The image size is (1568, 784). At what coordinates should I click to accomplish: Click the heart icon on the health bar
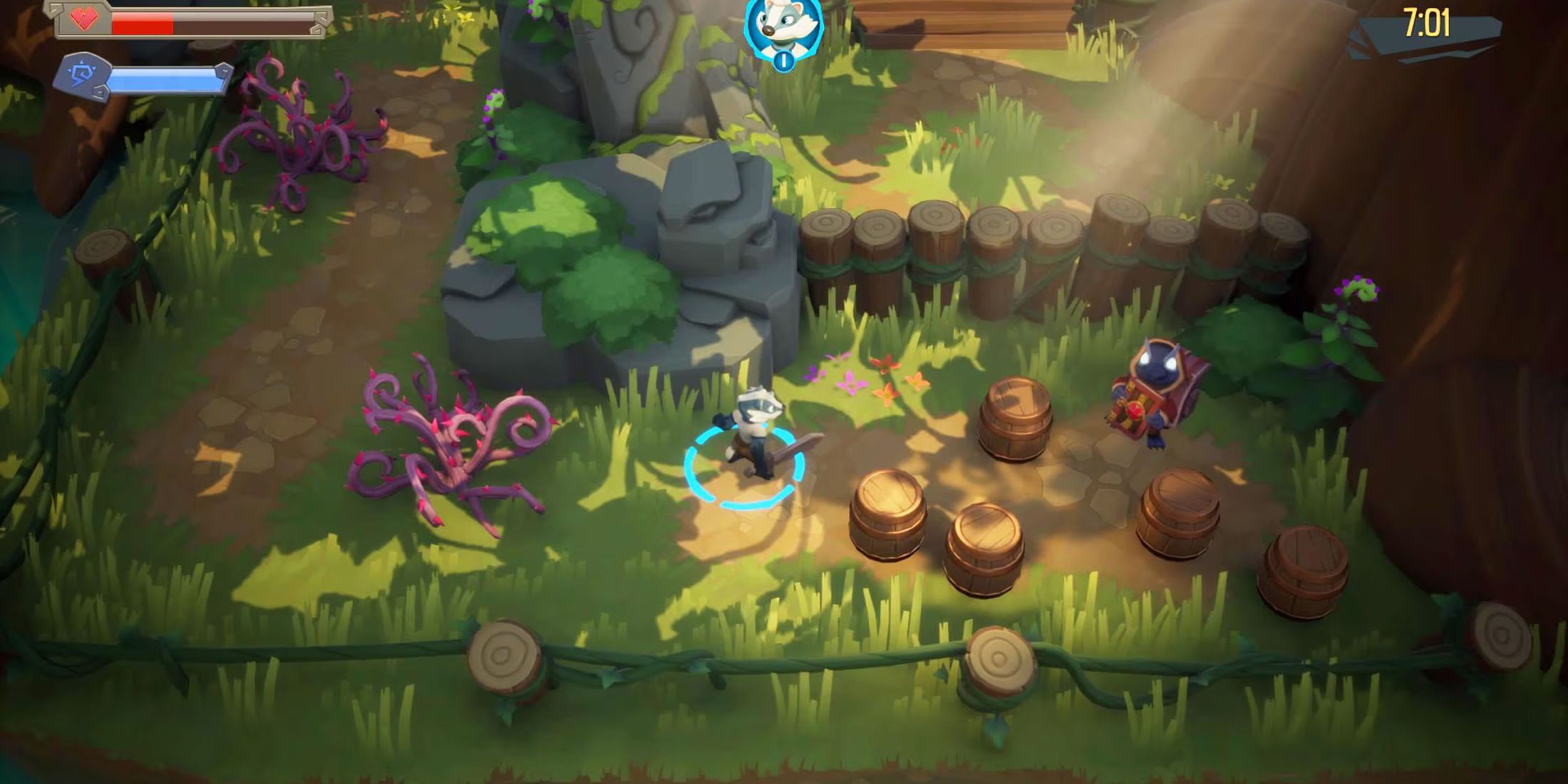(x=84, y=20)
